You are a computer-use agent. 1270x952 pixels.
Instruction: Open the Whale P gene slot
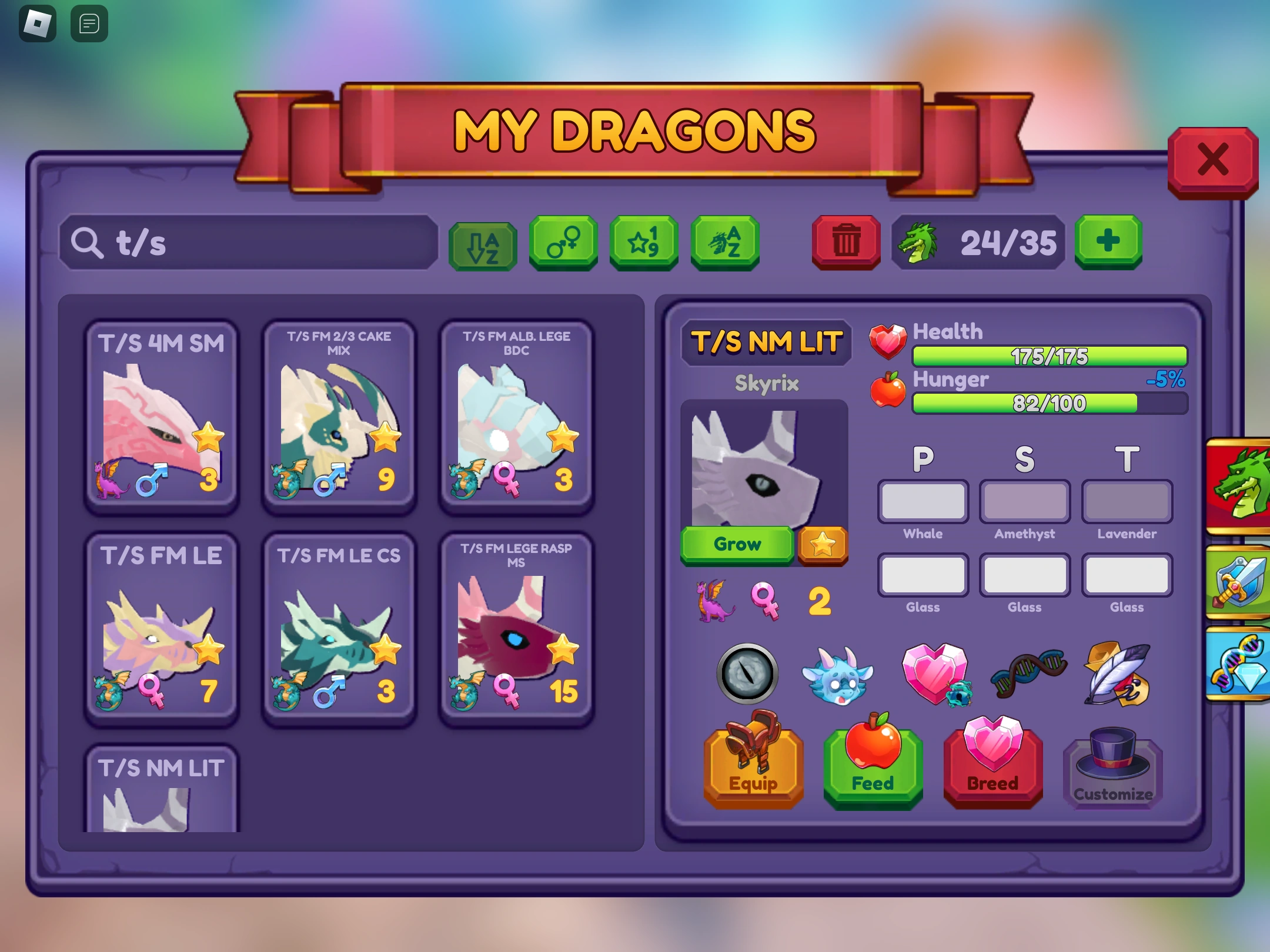(923, 502)
